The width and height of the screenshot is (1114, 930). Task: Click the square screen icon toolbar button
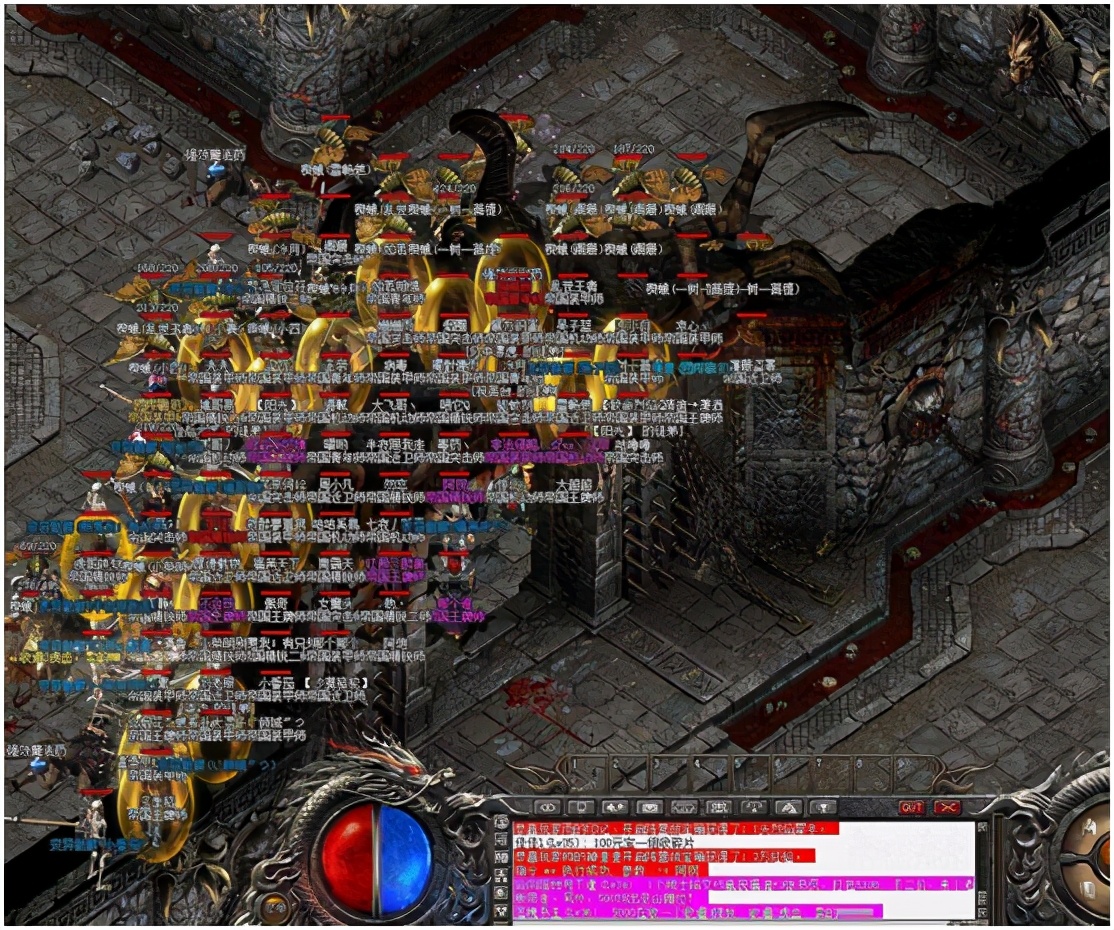pyautogui.click(x=580, y=807)
